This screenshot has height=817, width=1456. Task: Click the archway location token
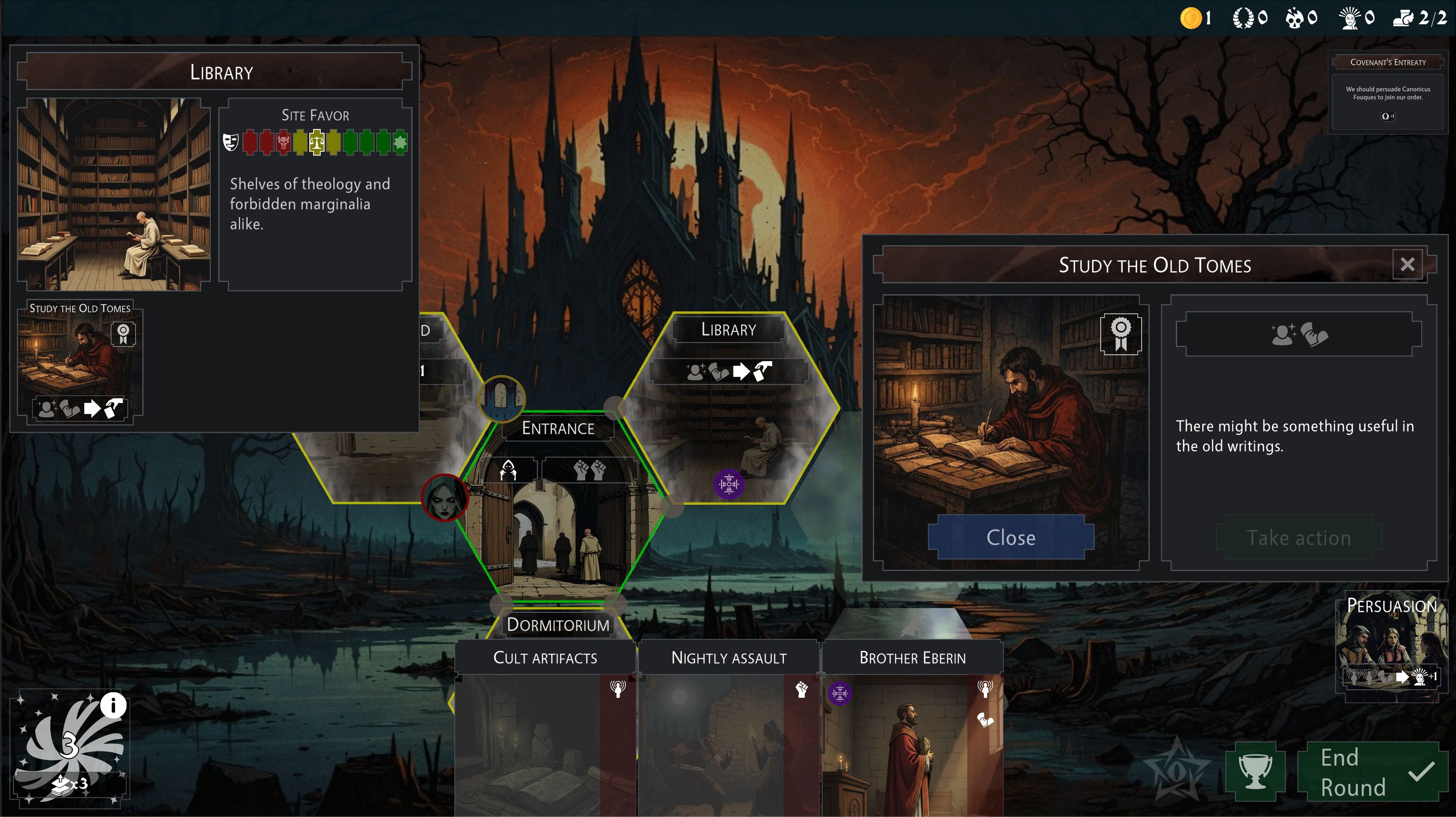(x=501, y=398)
